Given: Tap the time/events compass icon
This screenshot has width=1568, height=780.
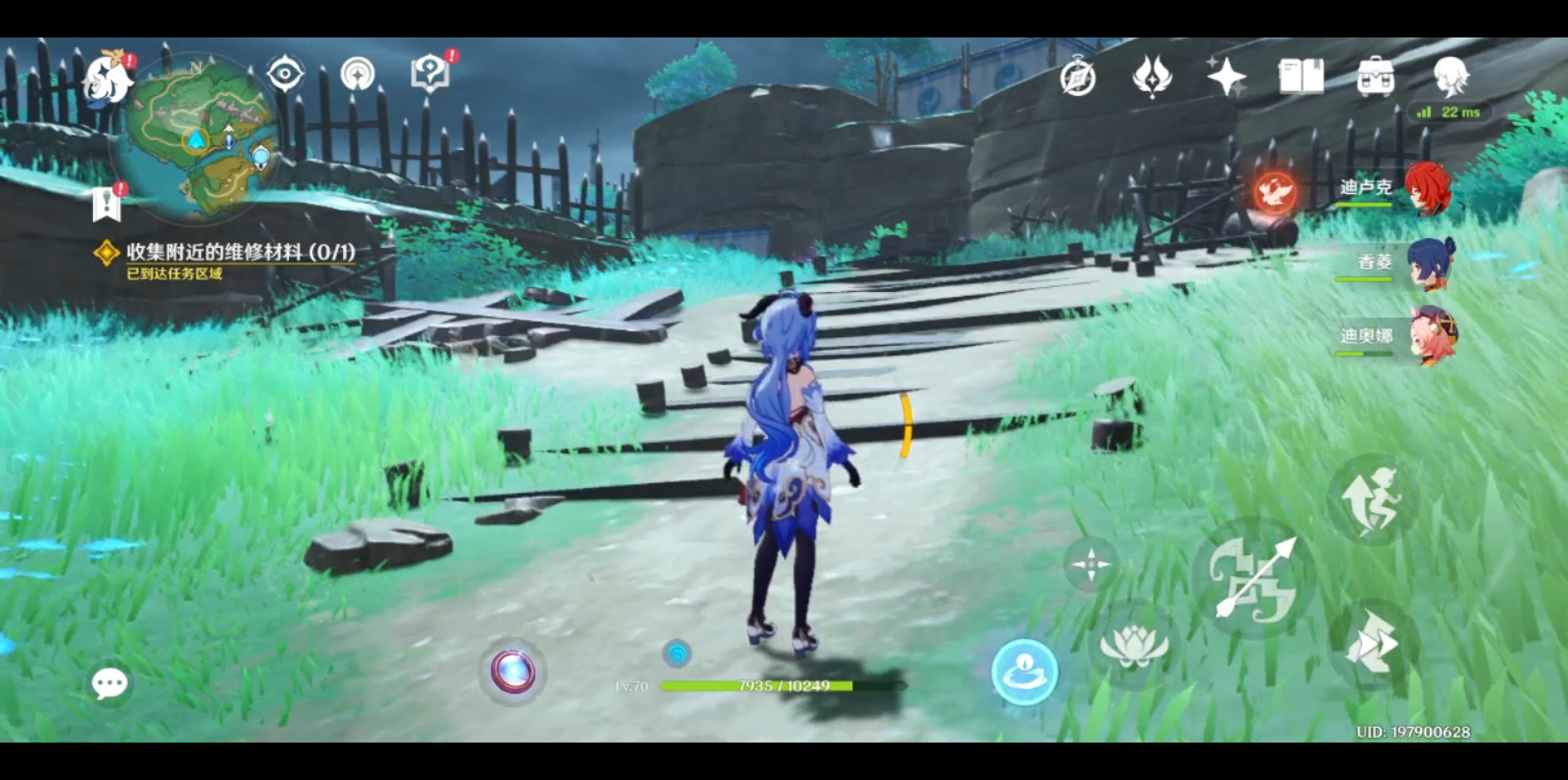Looking at the screenshot, I should [x=1078, y=77].
